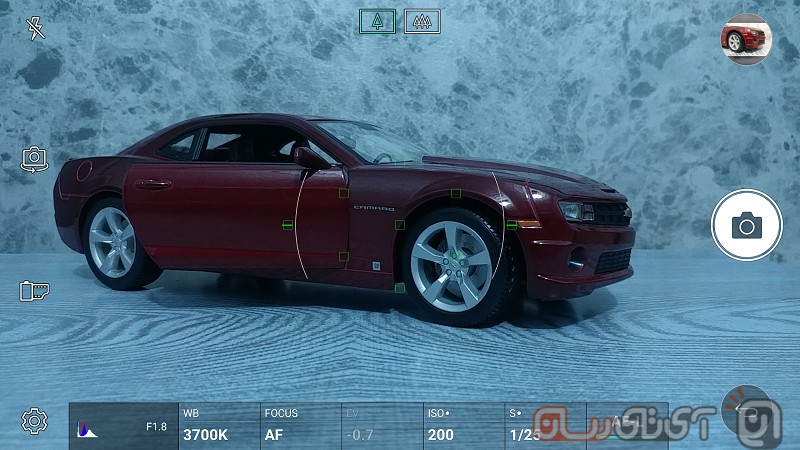Open the camera settings gear

coord(35,421)
